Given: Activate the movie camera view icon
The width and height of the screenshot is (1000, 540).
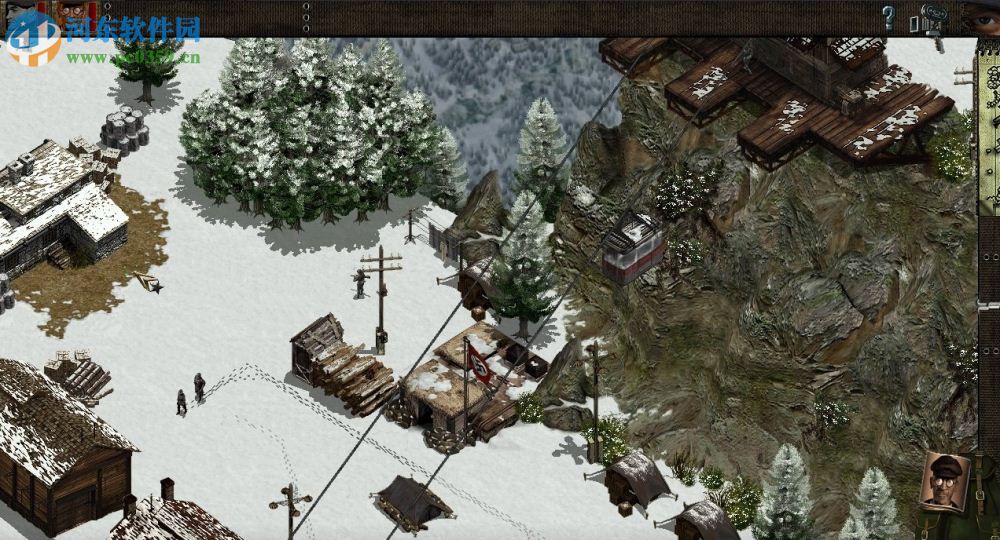Looking at the screenshot, I should (931, 21).
